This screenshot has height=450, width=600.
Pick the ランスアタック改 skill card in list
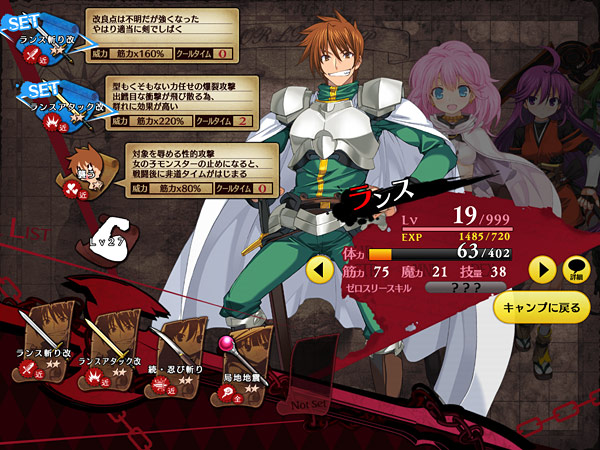110,347
